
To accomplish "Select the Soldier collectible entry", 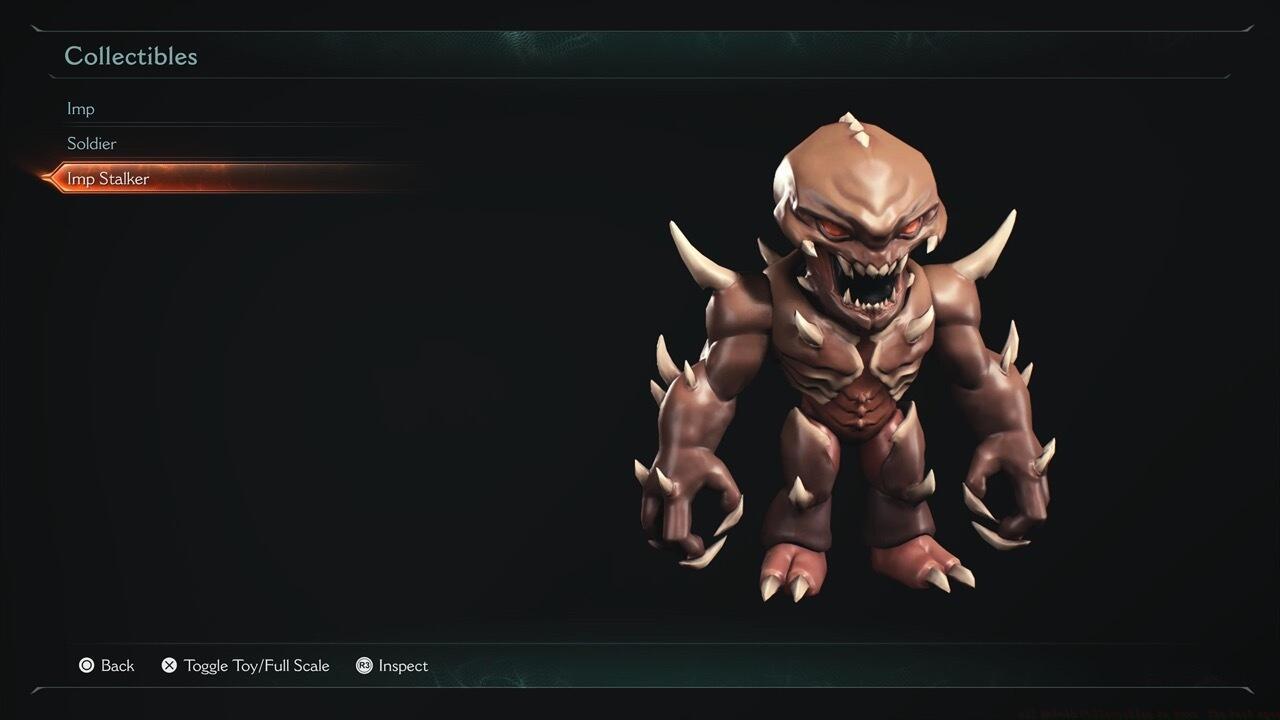I will click(x=92, y=143).
